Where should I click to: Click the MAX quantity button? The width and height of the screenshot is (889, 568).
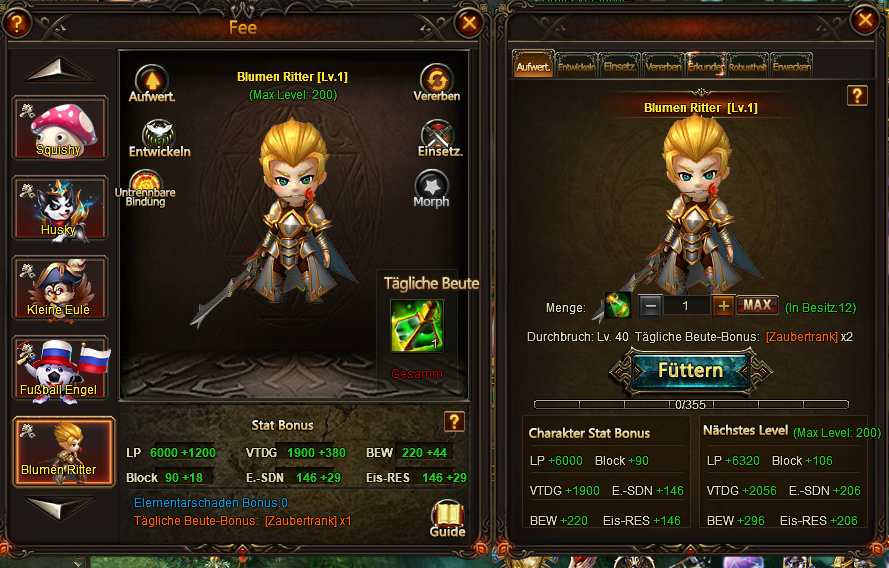pyautogui.click(x=757, y=305)
